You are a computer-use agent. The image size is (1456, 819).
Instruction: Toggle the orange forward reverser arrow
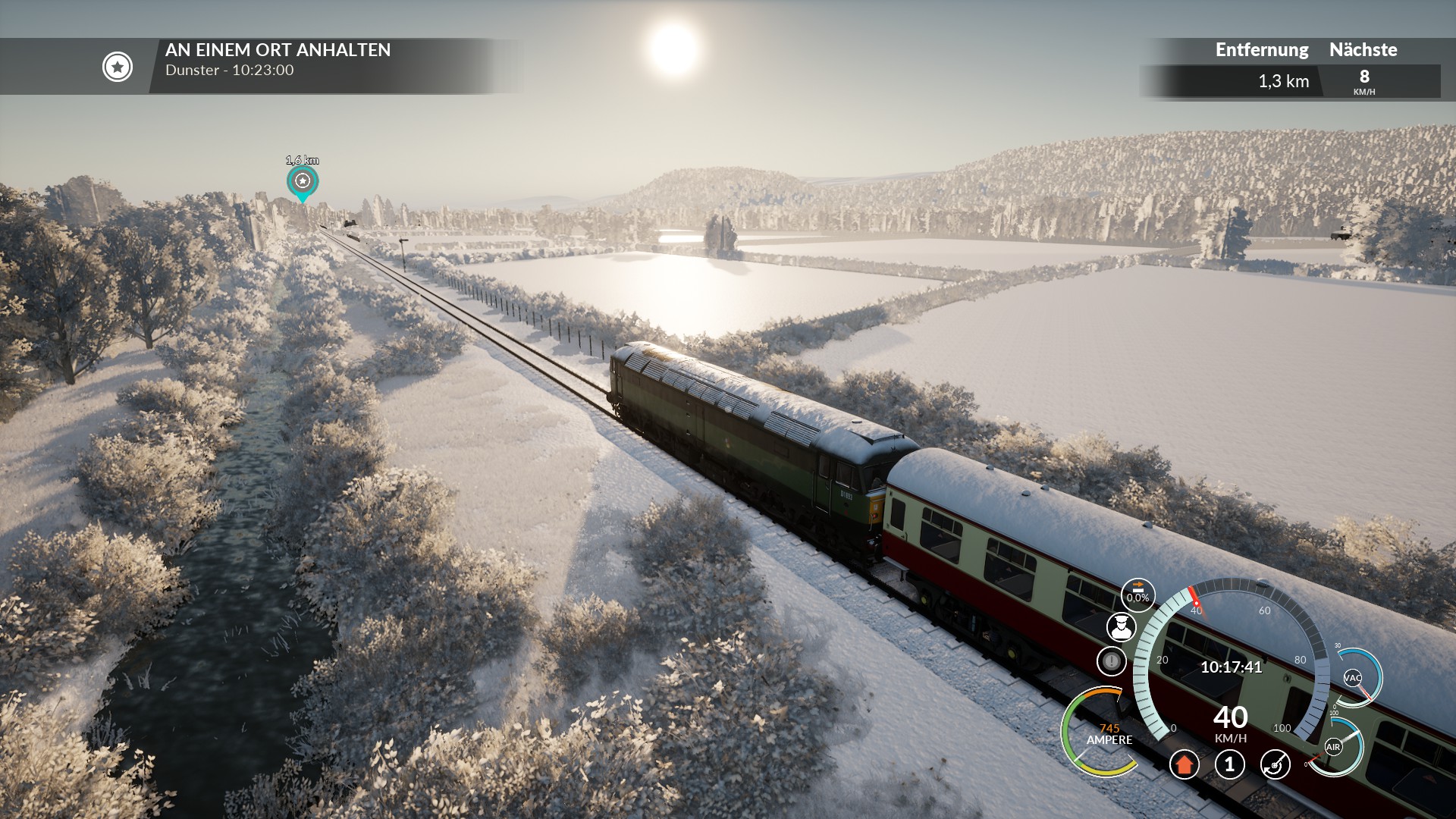coord(1184,764)
